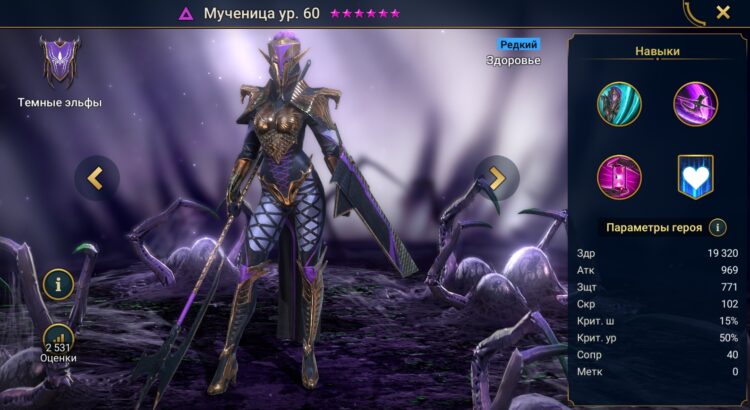Select the white heart health aura icon

tap(695, 178)
